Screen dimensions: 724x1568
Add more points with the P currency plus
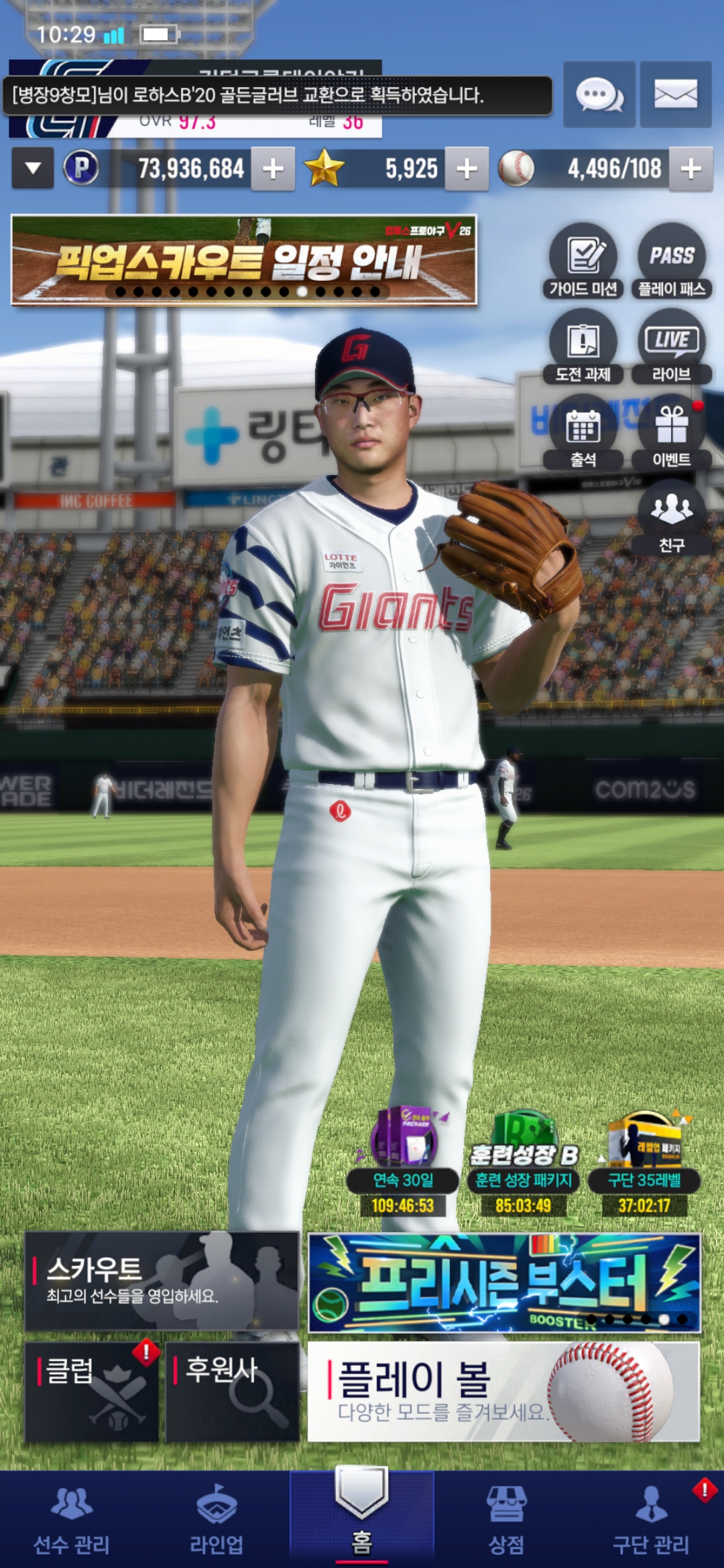pos(273,169)
